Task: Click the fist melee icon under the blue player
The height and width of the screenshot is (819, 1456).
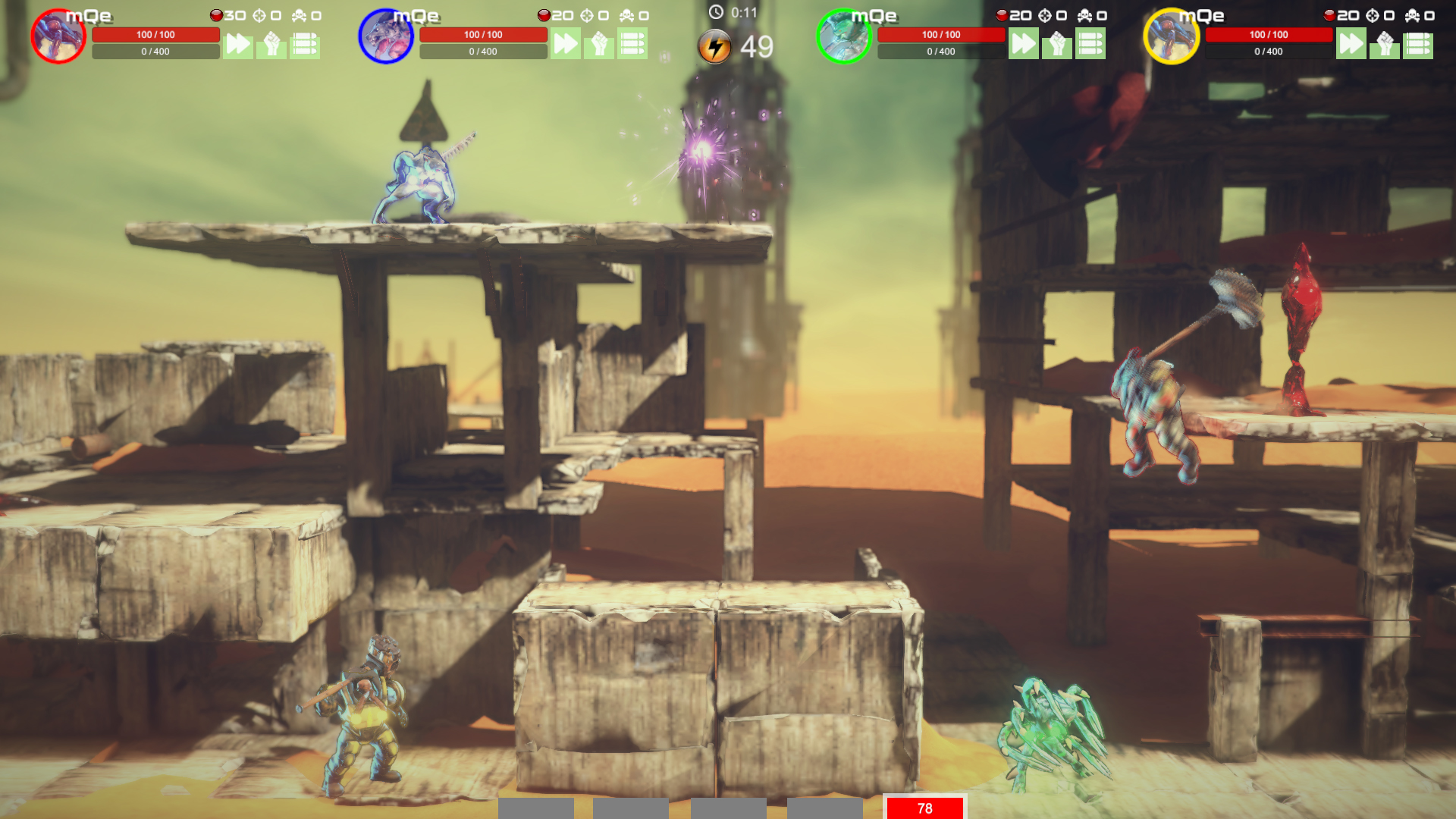Action: [598, 44]
